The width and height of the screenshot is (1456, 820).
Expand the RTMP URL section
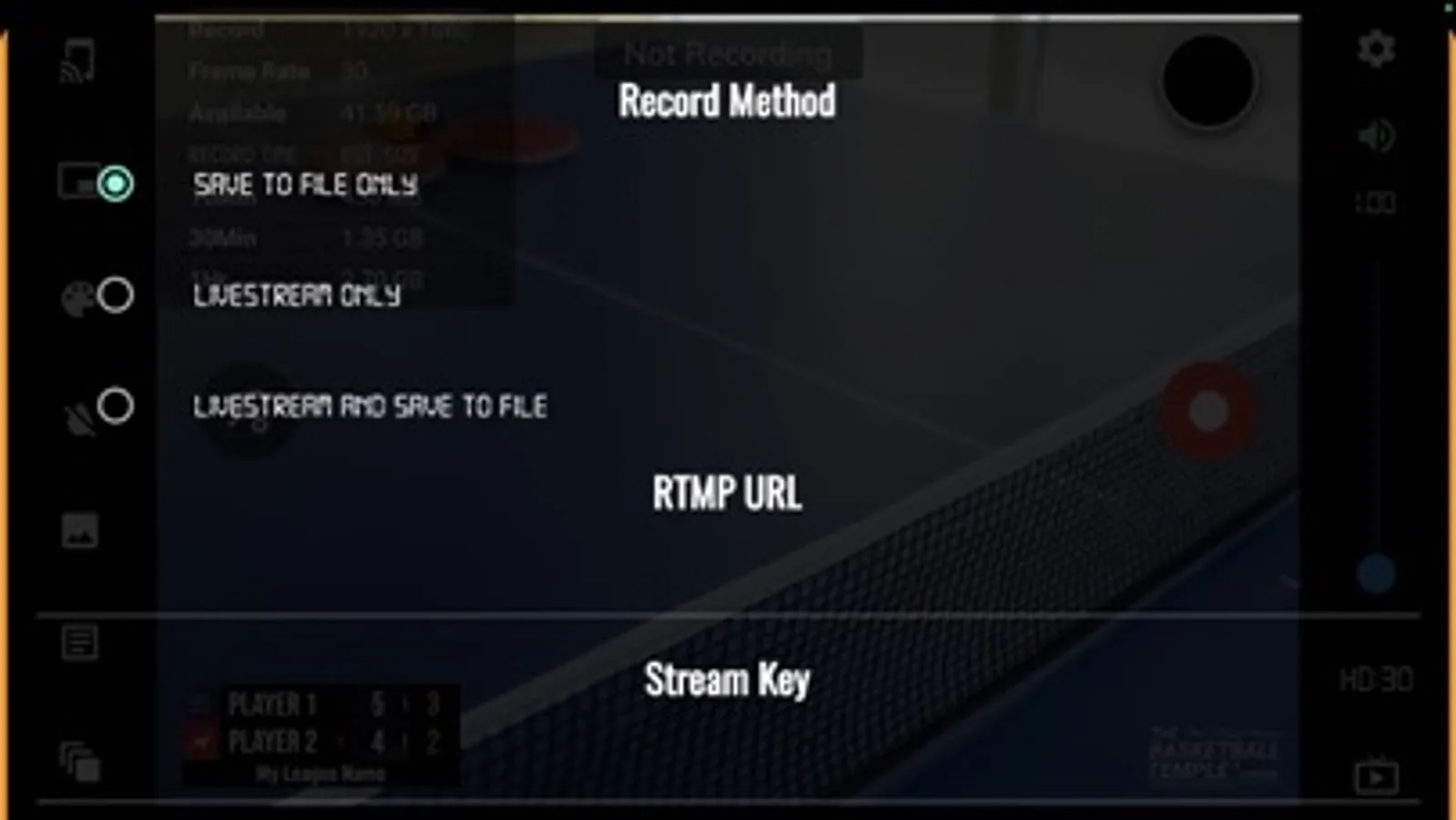pyautogui.click(x=728, y=494)
